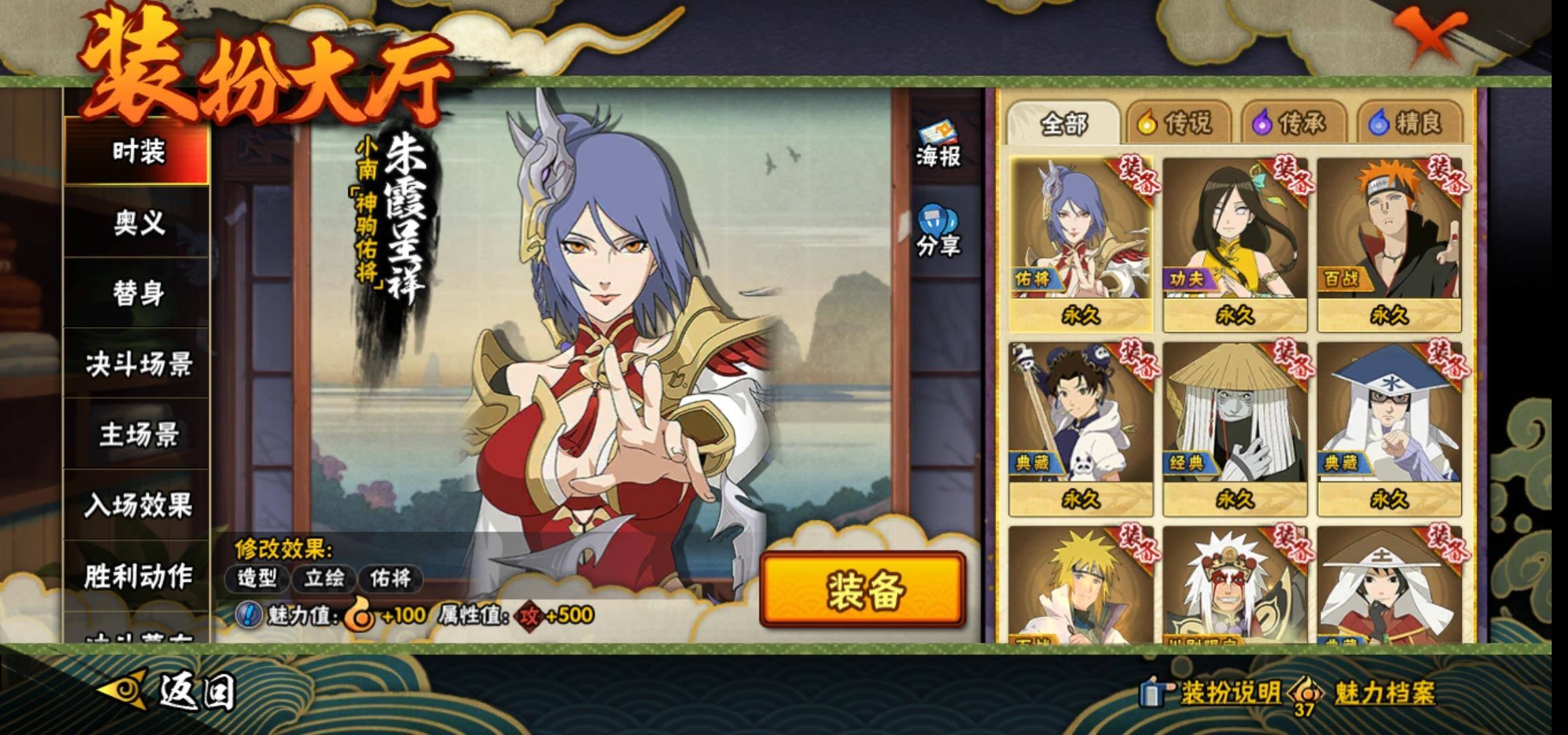This screenshot has height=735, width=1568.
Task: Select the 时装 menu entry
Action: [x=137, y=152]
